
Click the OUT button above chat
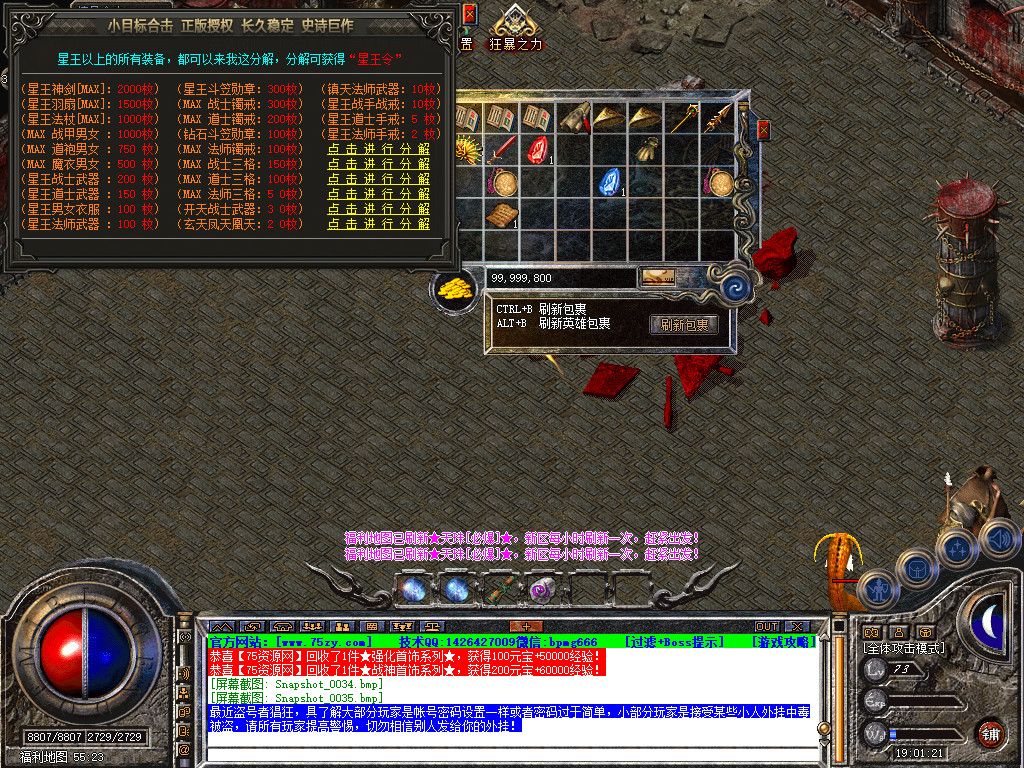[766, 627]
